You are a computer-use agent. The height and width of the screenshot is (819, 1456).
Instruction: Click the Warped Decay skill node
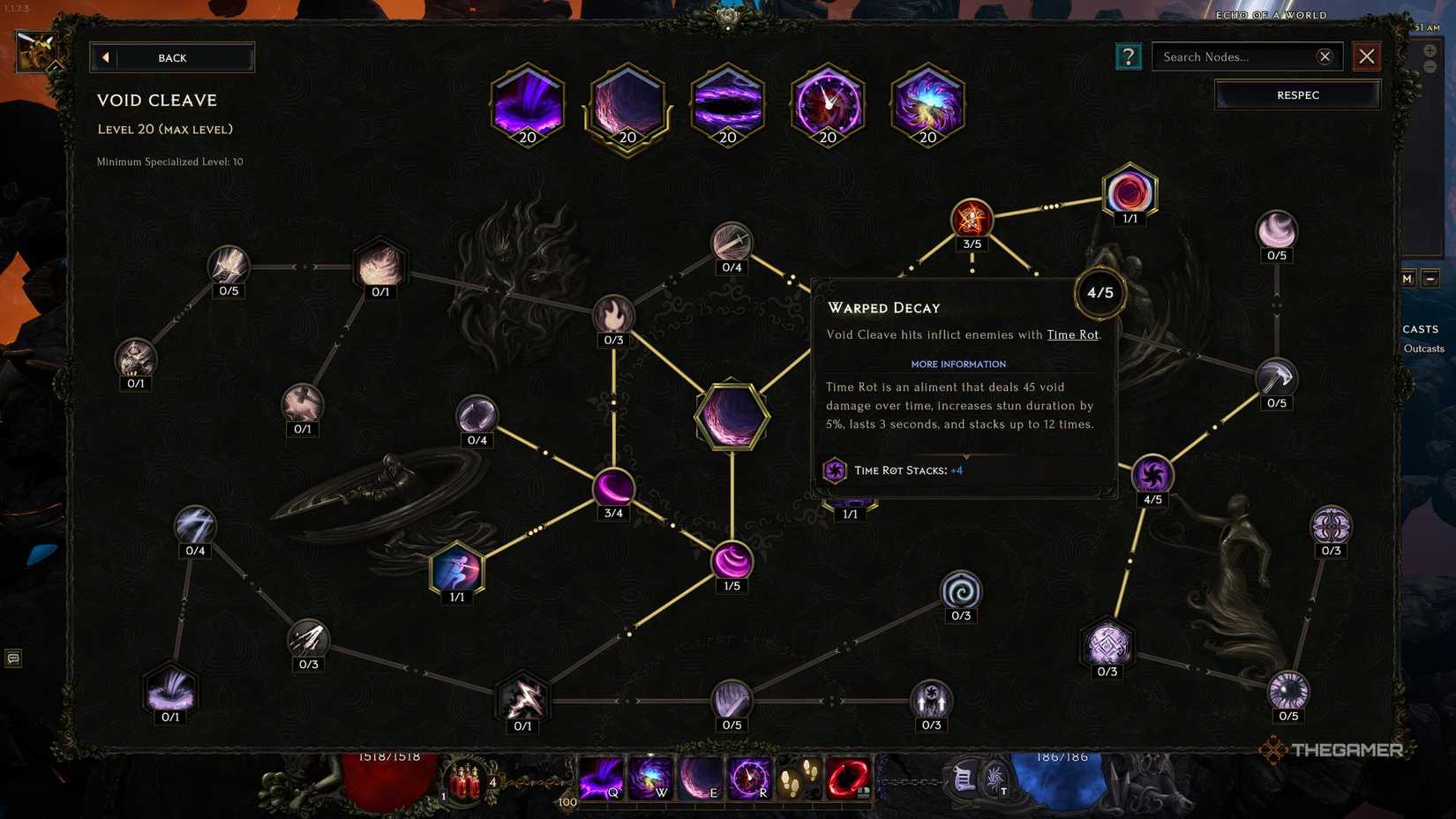coord(1100,292)
